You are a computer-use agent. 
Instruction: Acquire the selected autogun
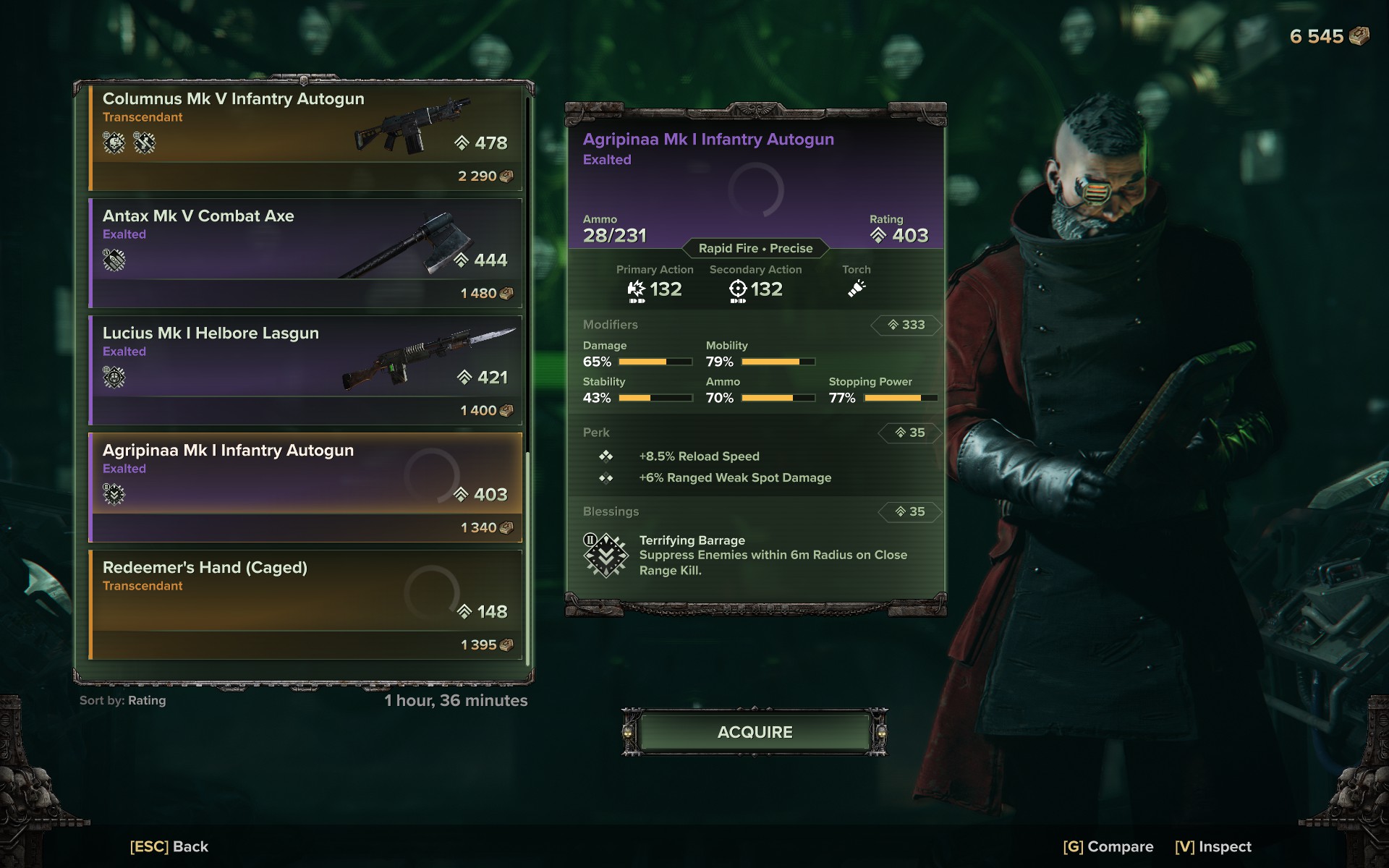click(755, 732)
